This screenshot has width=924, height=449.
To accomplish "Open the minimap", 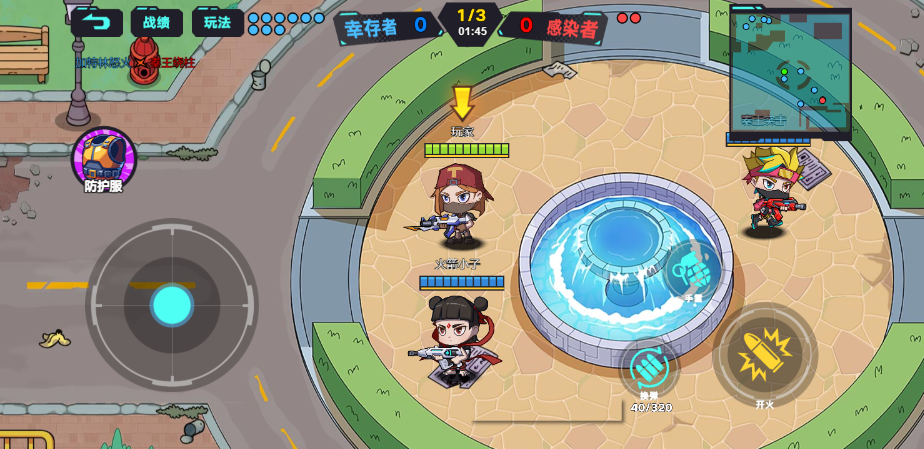I will (790, 72).
